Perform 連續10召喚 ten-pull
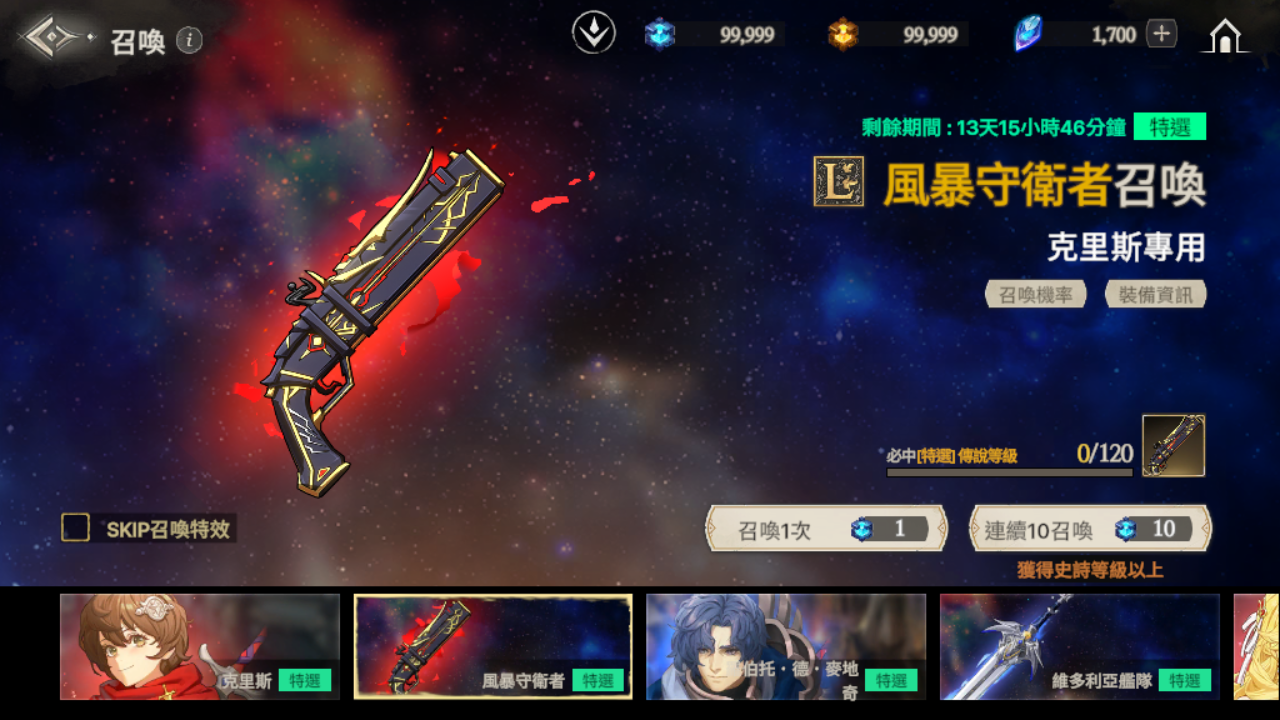The width and height of the screenshot is (1280, 720). tap(1090, 529)
